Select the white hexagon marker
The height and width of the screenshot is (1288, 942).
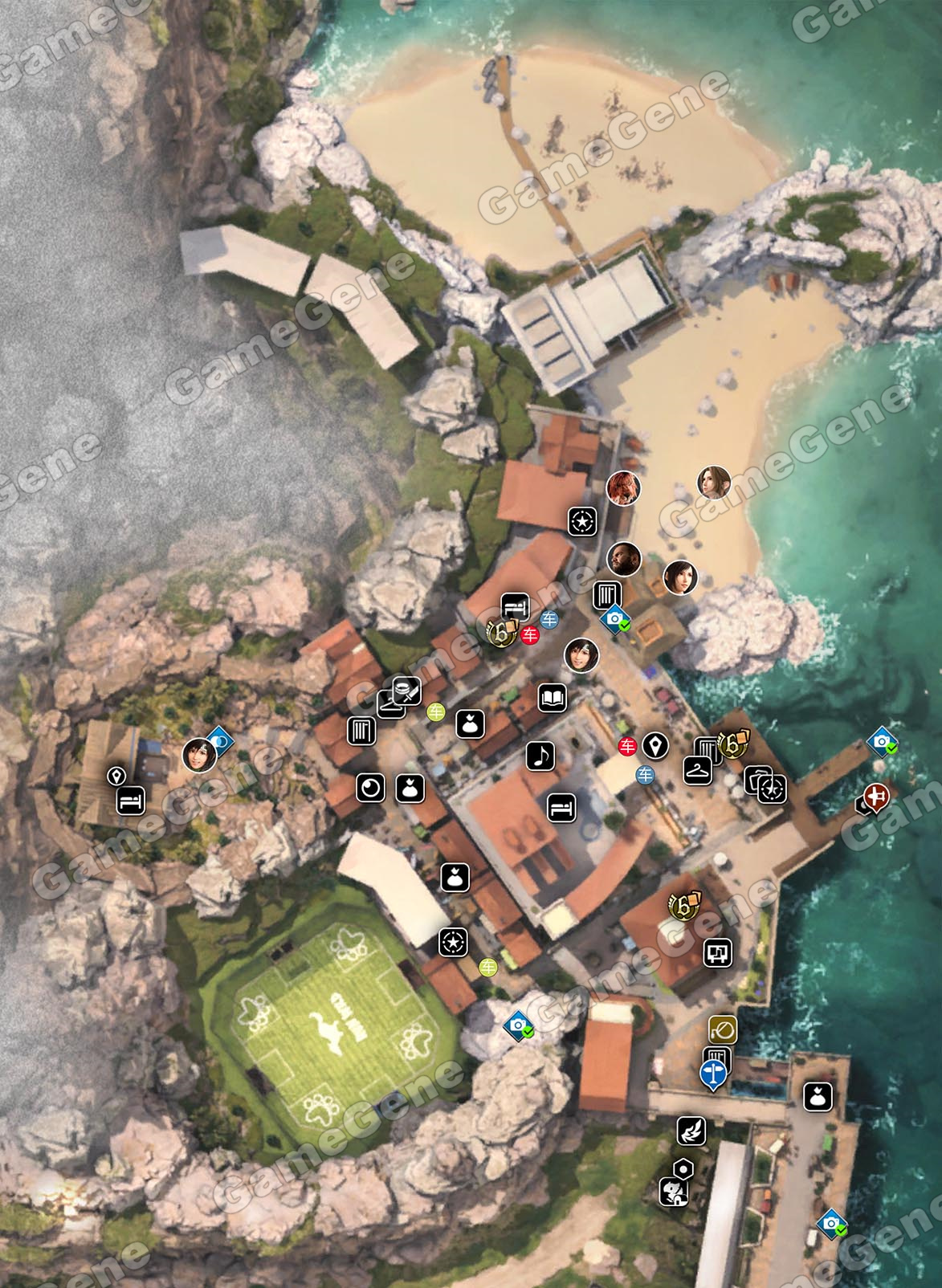(683, 1167)
